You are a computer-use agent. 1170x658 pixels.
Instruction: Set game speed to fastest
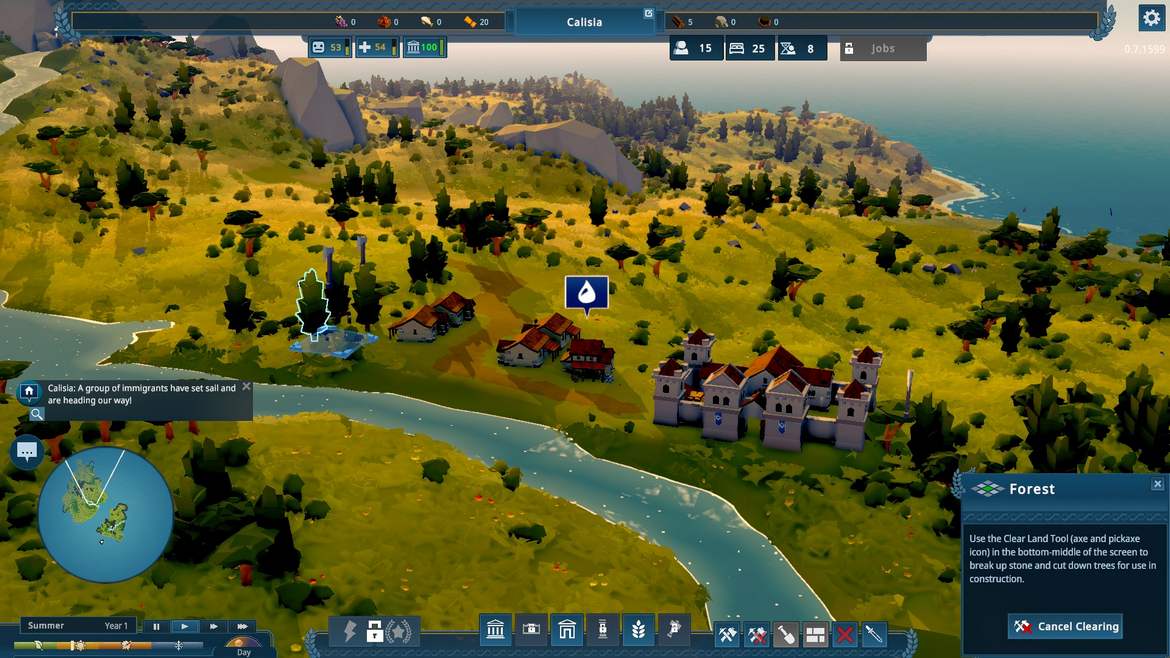241,627
